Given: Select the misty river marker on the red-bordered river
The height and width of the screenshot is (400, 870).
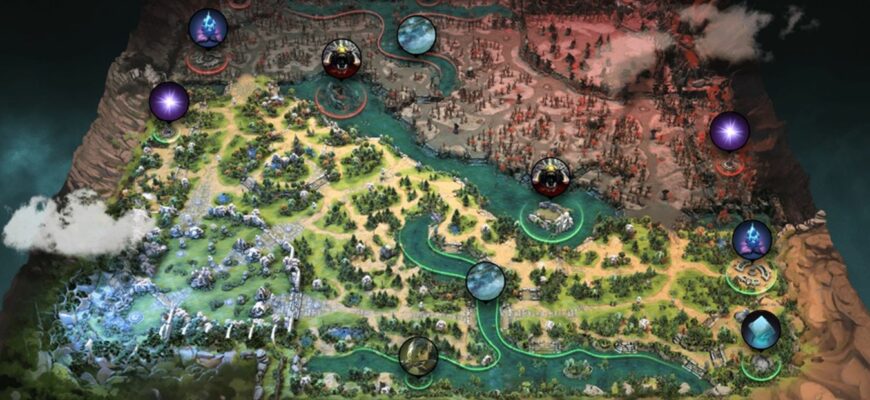Looking at the screenshot, I should point(416,35).
